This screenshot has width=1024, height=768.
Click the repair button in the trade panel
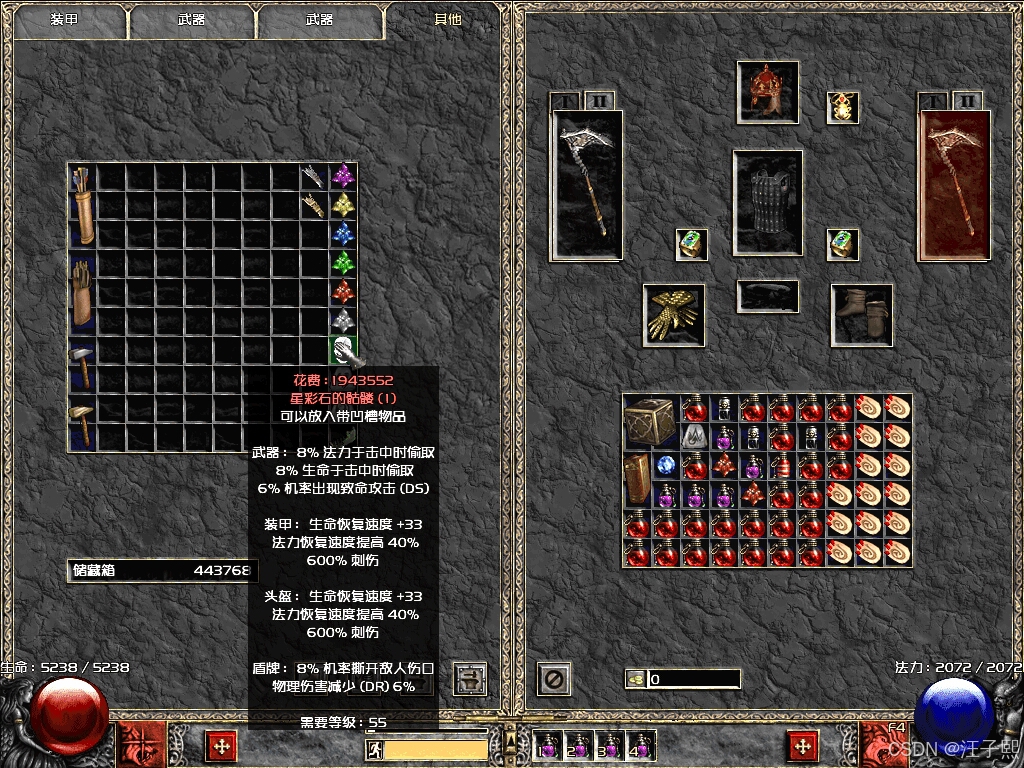click(x=469, y=678)
